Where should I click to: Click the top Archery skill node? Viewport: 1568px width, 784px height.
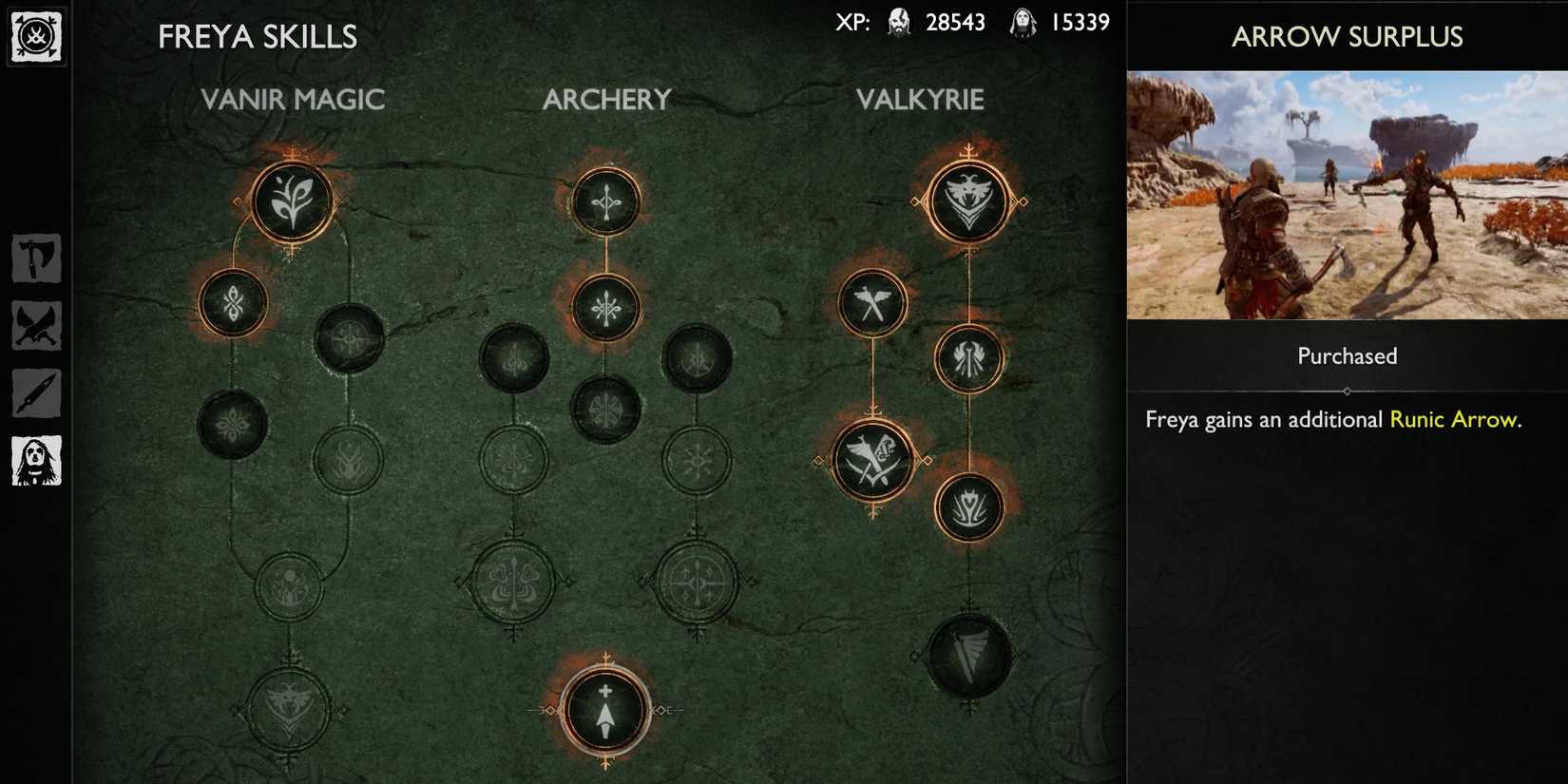tap(606, 199)
